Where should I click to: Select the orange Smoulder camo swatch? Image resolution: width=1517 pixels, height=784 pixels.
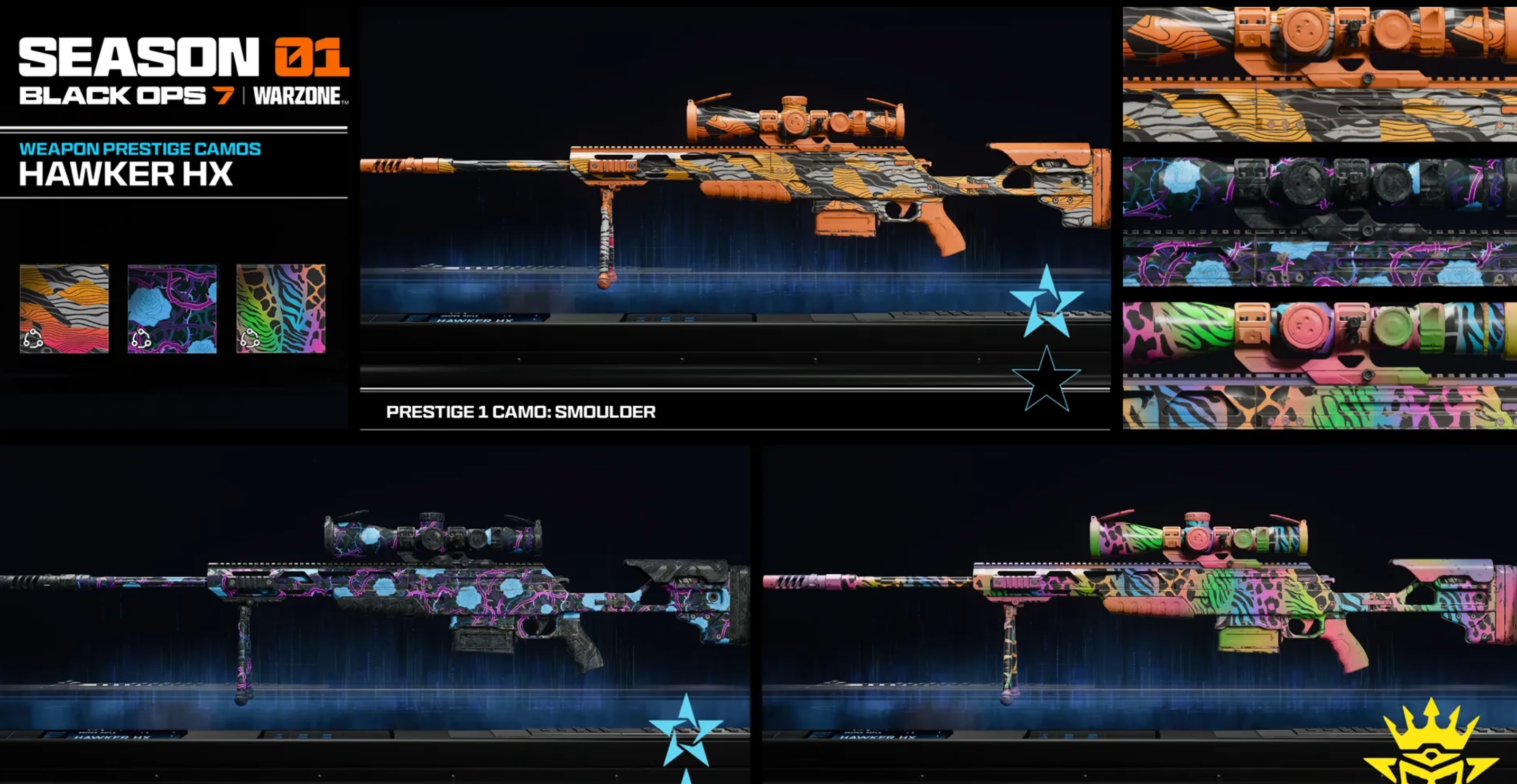click(x=64, y=309)
